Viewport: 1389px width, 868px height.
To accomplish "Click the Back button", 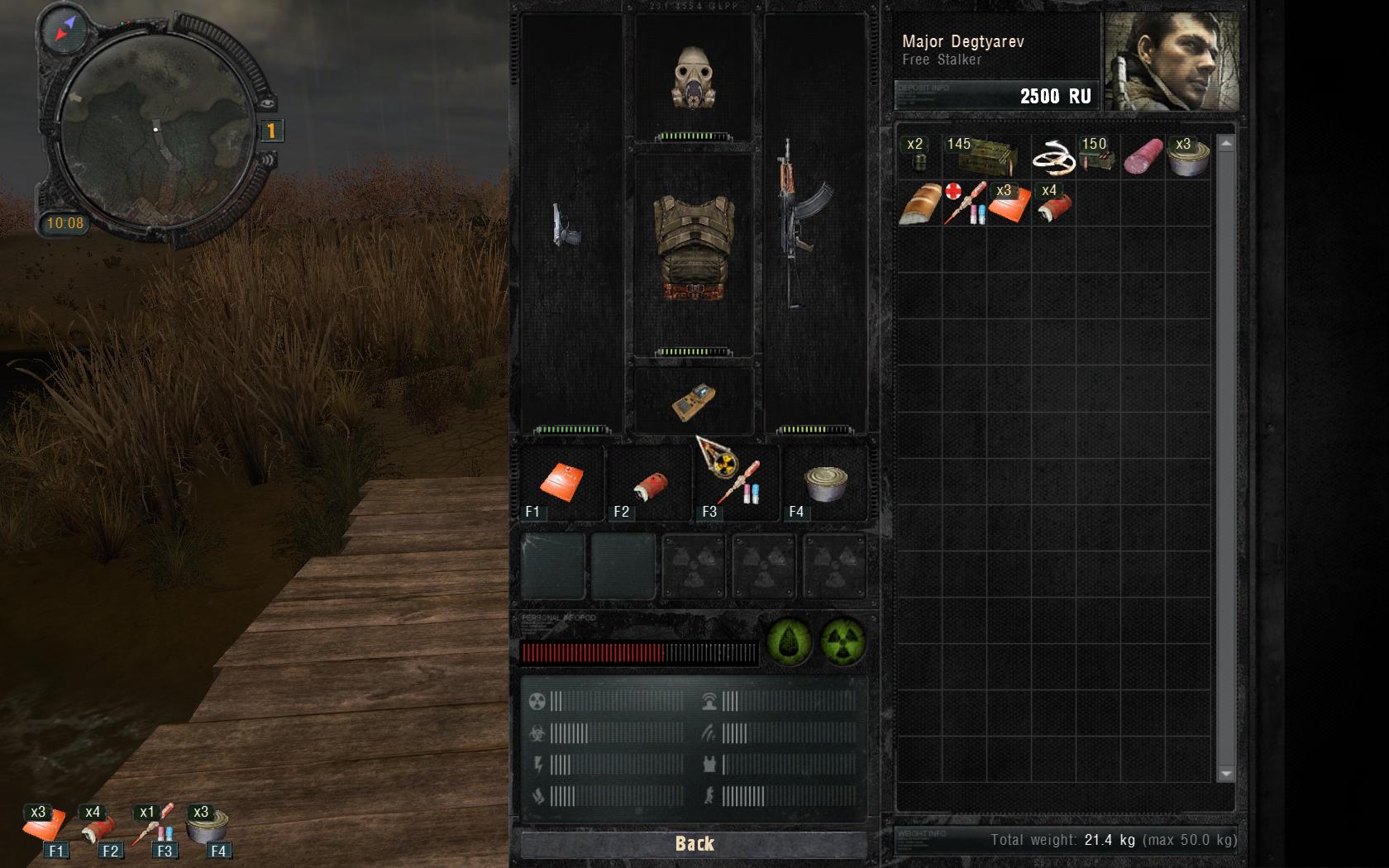I will [694, 843].
